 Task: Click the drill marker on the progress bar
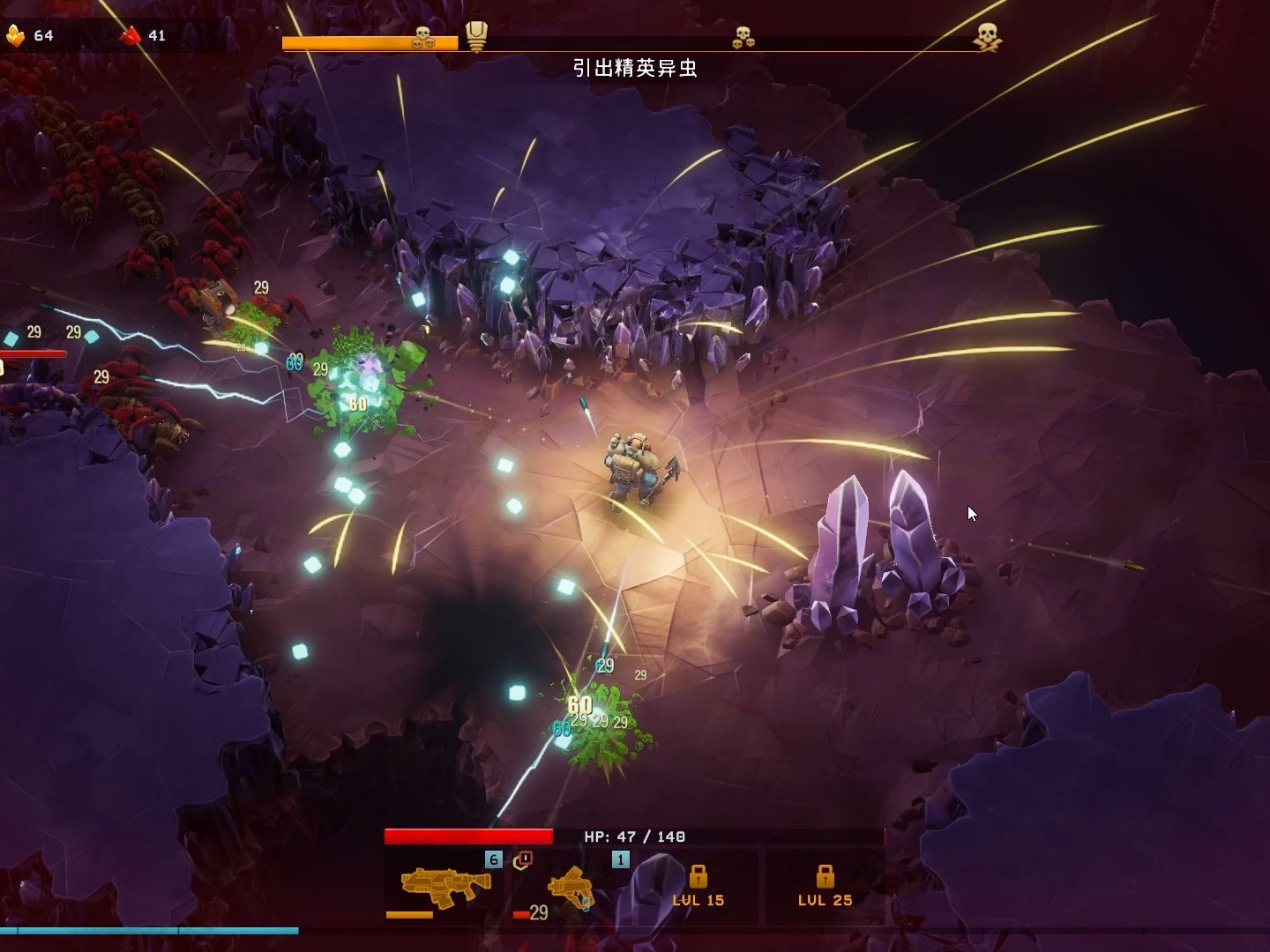pyautogui.click(x=476, y=37)
